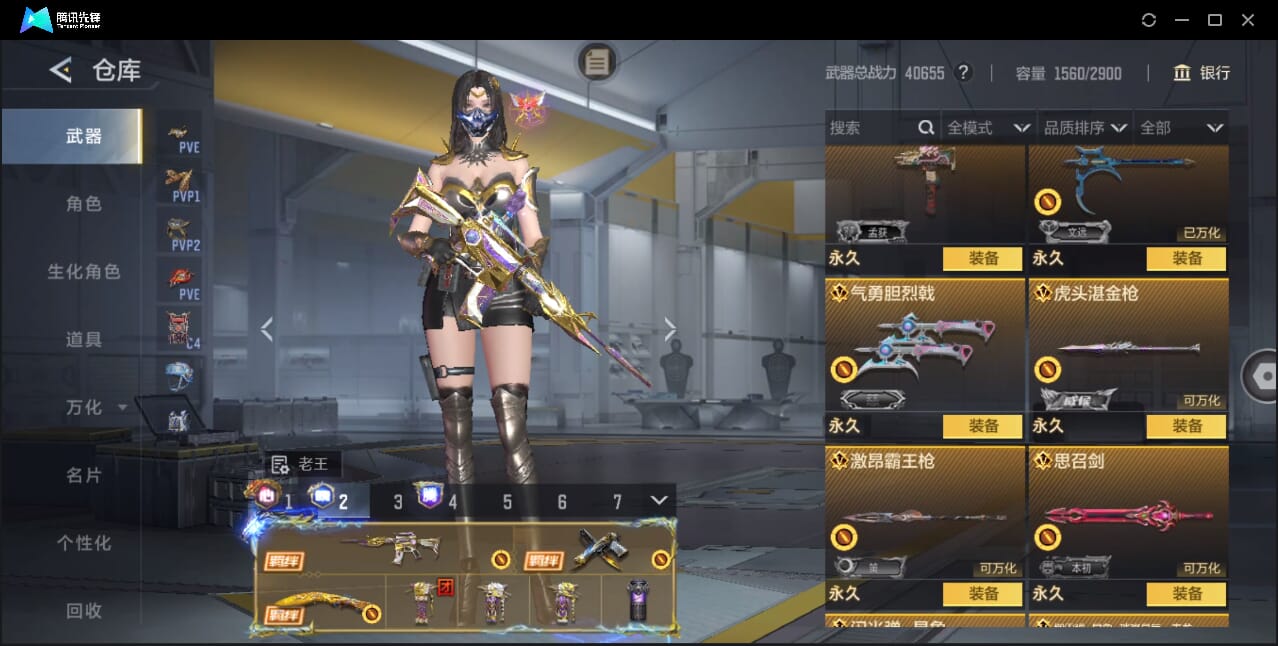Select the 道具 items tab
Viewport: 1278px width, 646px height.
pyautogui.click(x=84, y=340)
